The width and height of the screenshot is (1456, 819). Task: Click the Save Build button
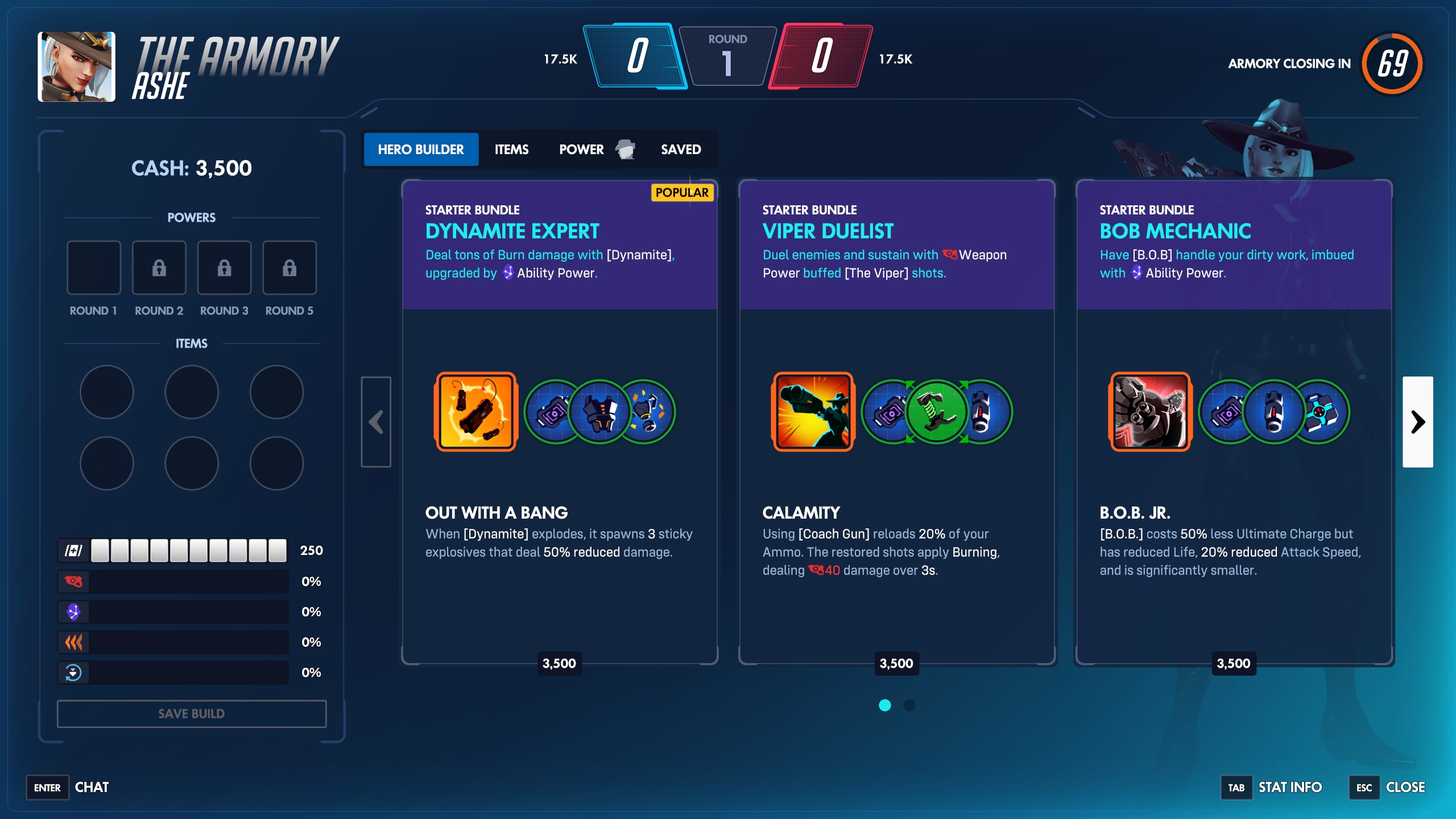point(192,714)
